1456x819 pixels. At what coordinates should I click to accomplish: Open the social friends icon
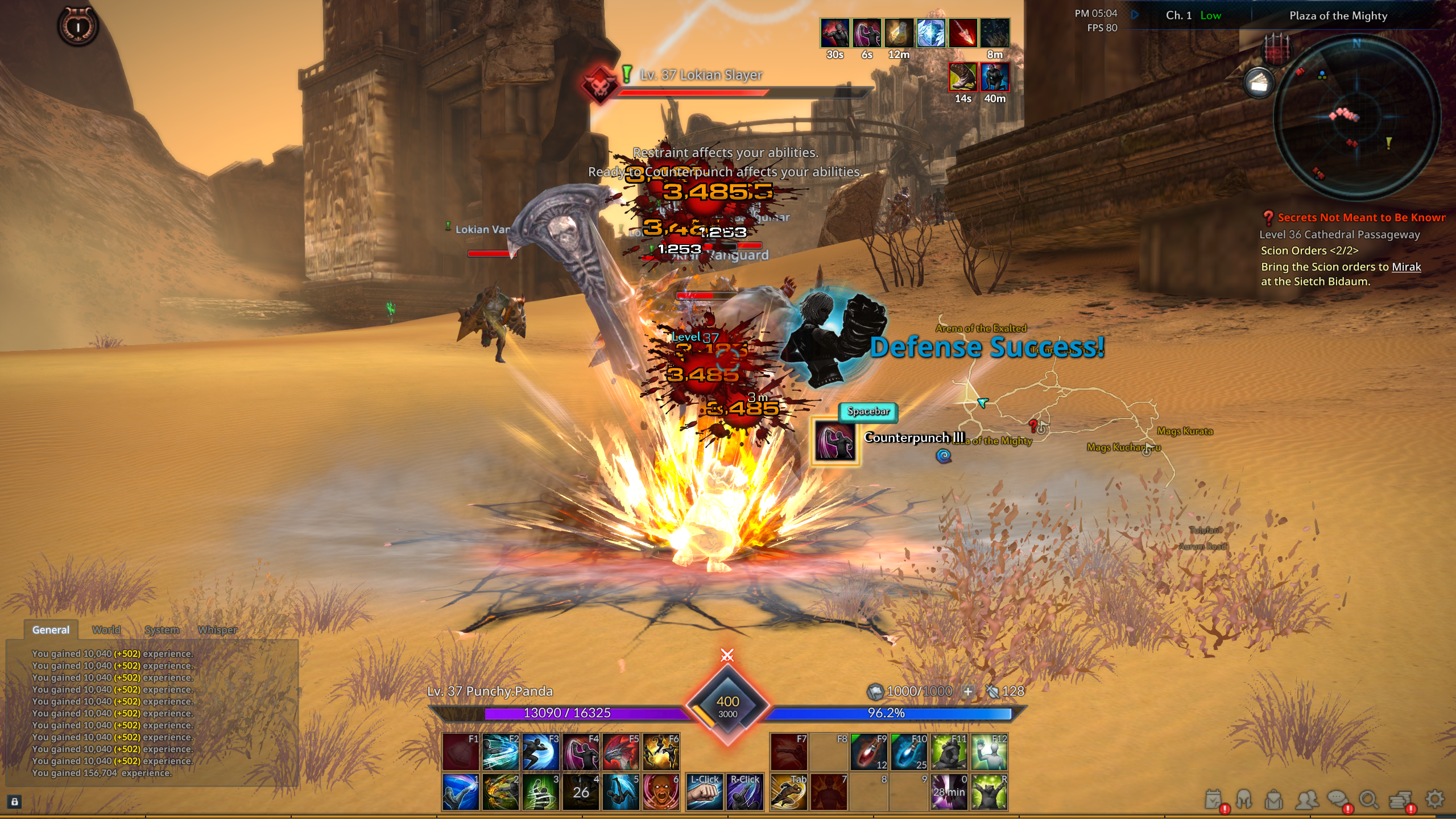pos(1306,800)
